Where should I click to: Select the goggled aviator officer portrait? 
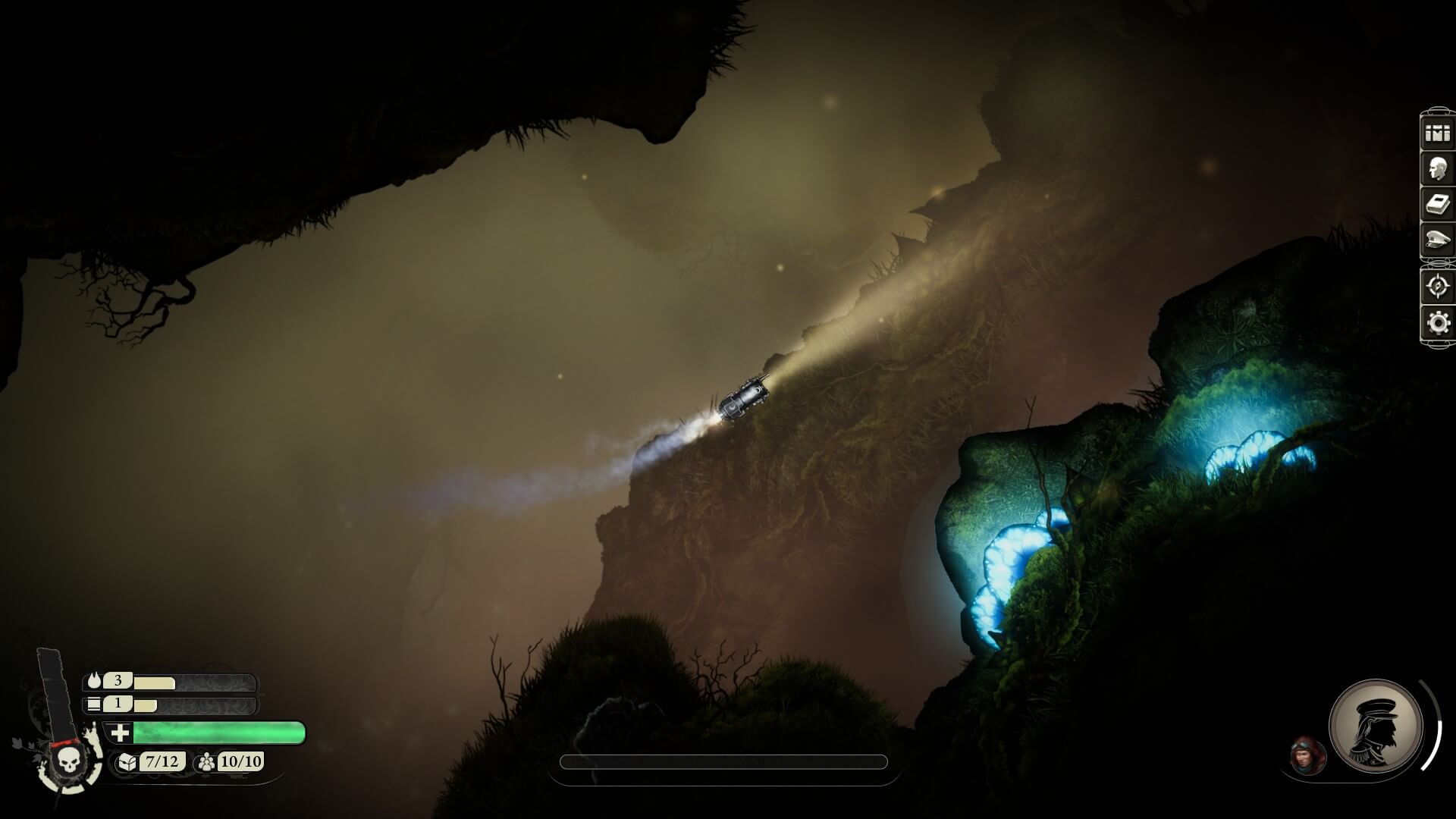1307,755
